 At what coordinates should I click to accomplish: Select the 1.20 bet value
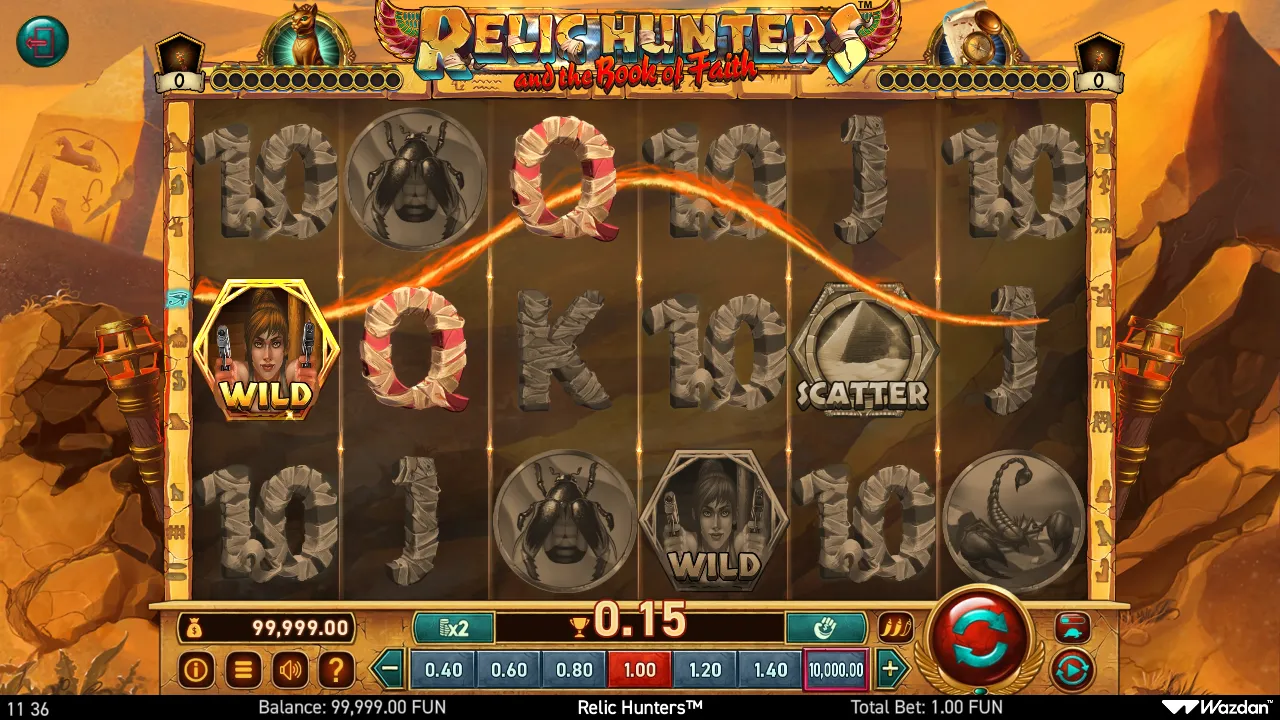coord(705,670)
